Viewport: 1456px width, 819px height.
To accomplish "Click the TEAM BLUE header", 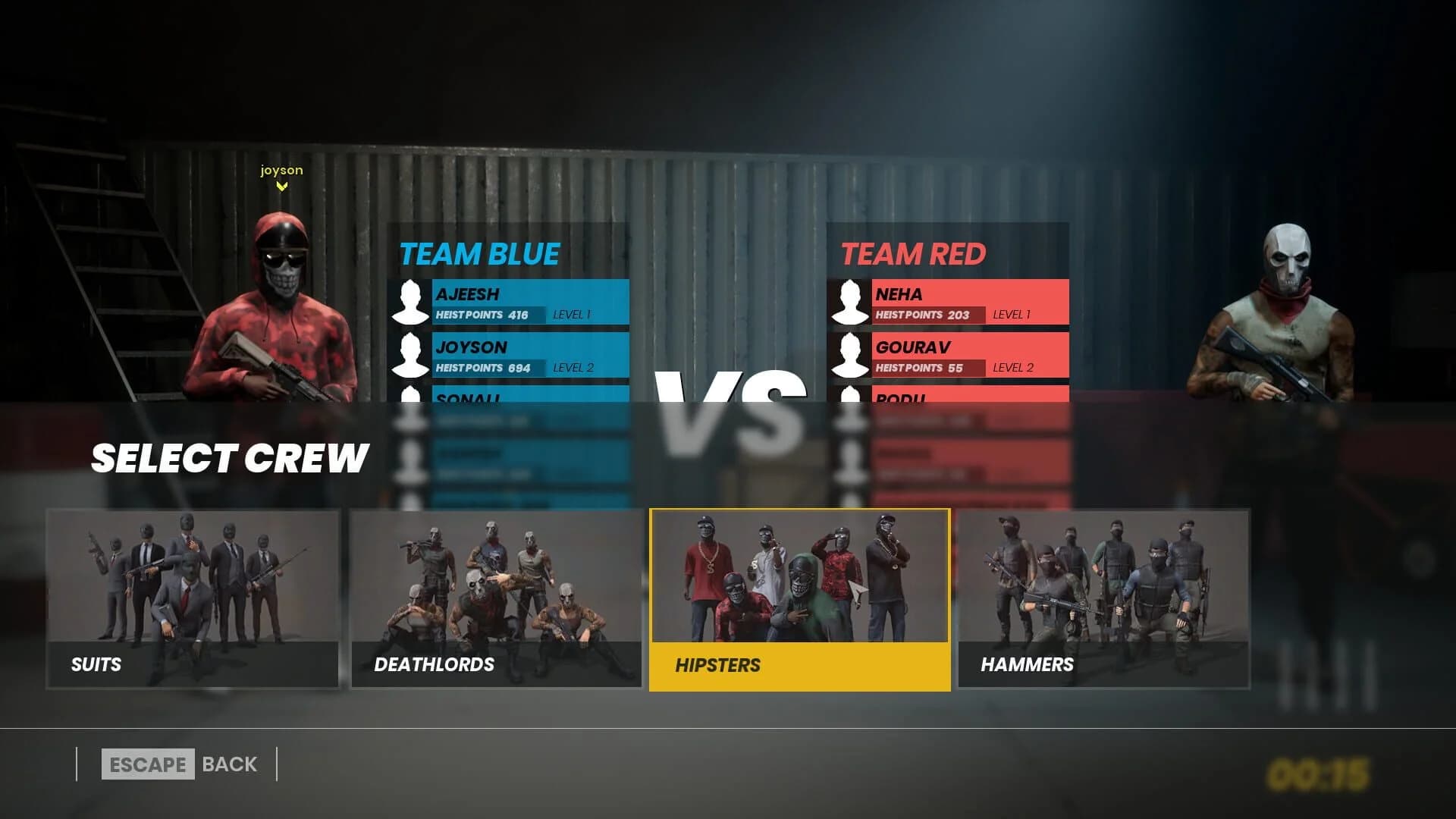I will tap(479, 254).
